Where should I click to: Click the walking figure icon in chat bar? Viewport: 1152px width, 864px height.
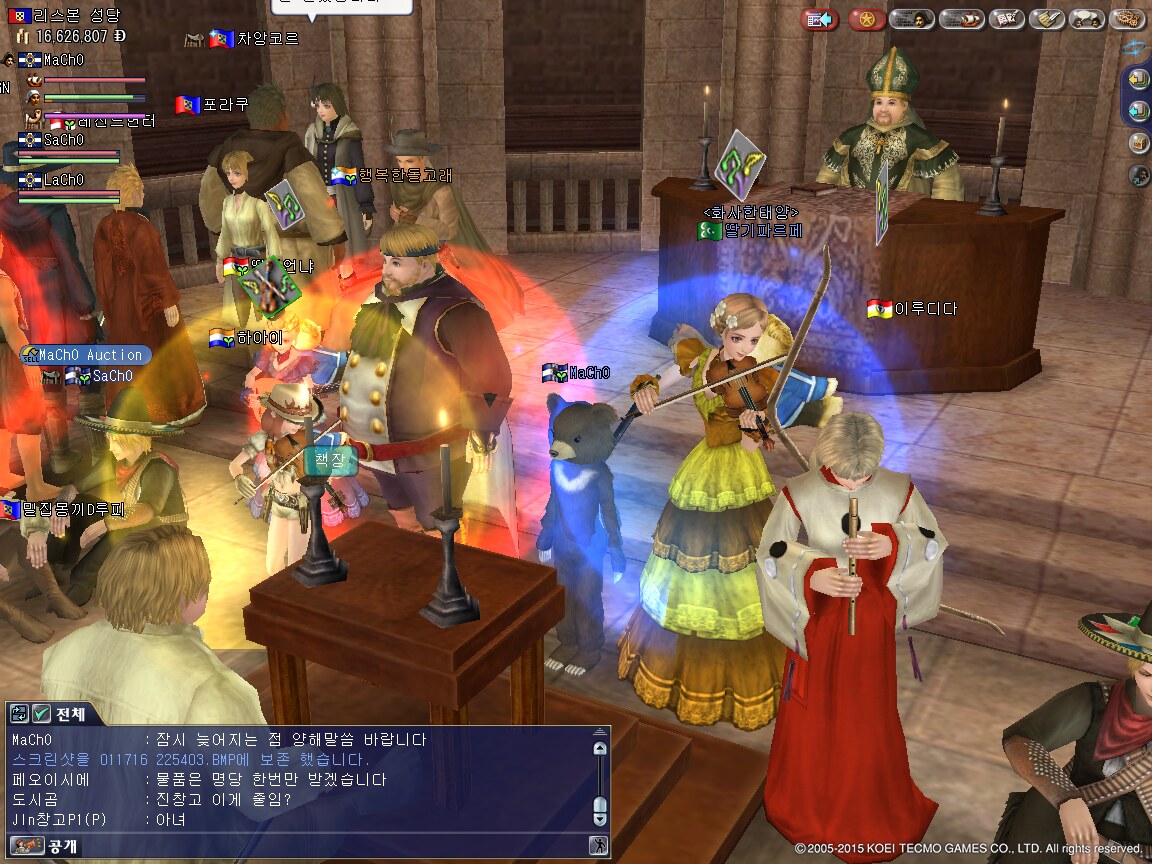[598, 846]
